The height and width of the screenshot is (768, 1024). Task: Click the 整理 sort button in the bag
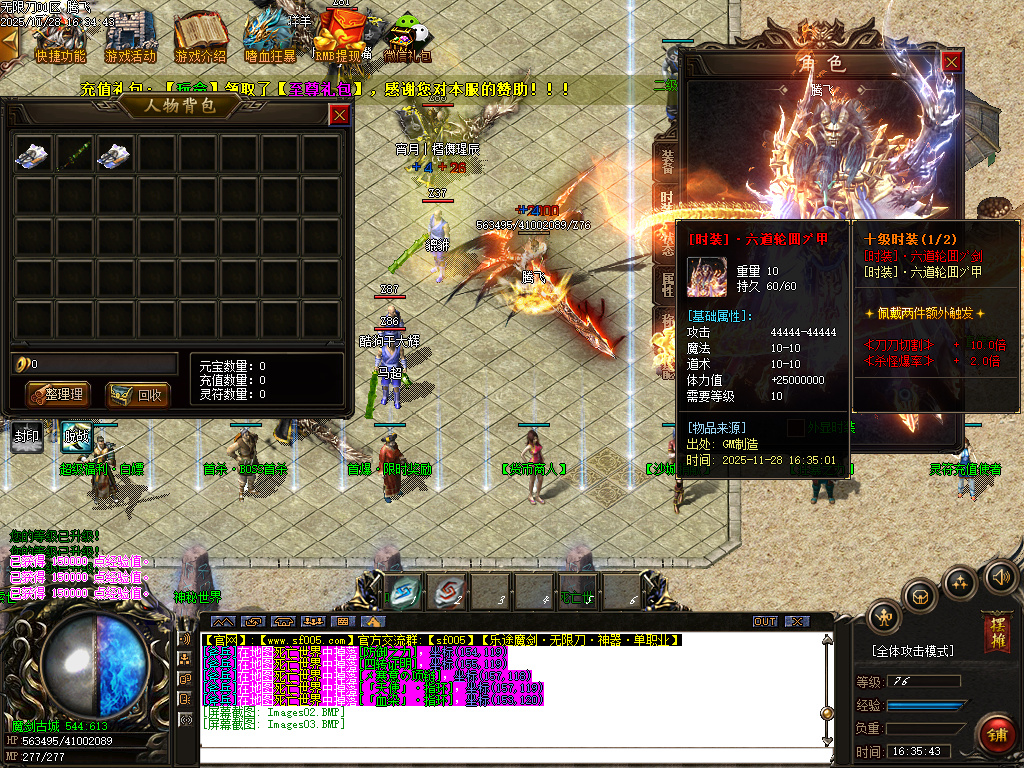pyautogui.click(x=57, y=394)
